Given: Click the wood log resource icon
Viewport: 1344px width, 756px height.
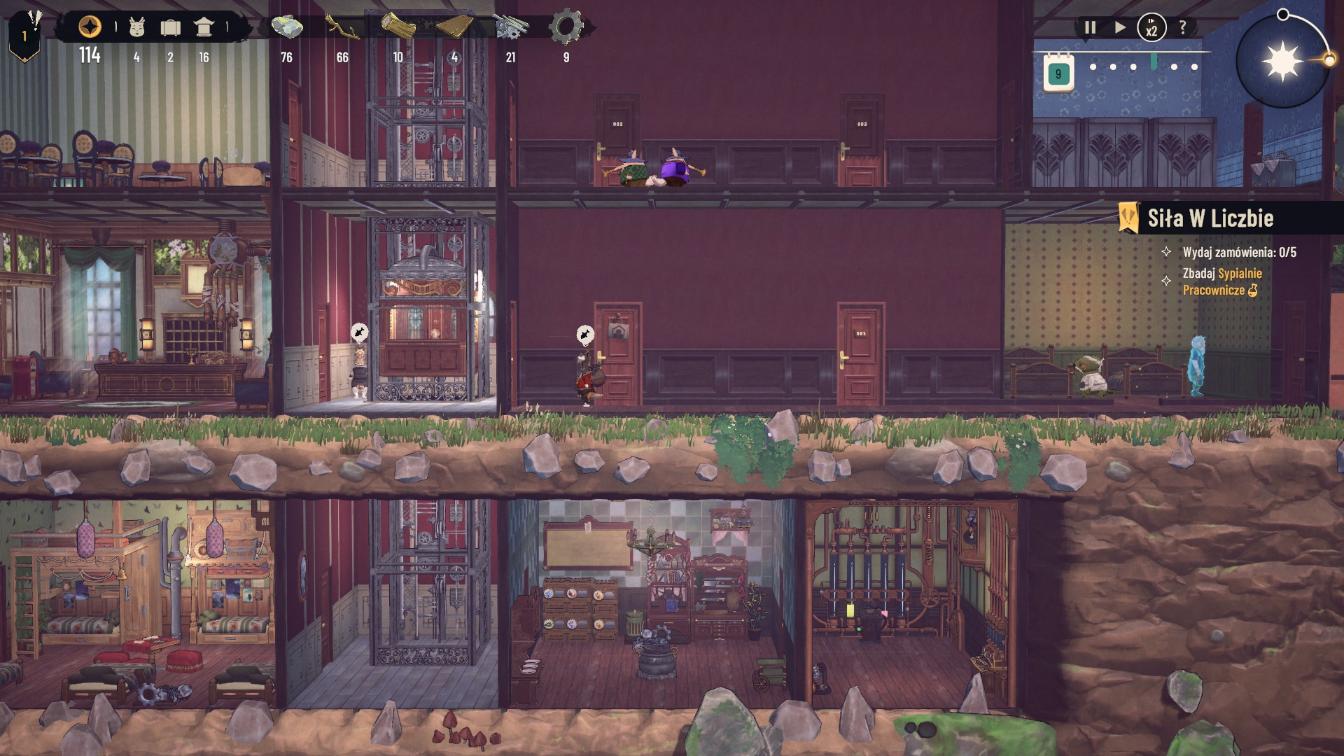Looking at the screenshot, I should tap(398, 27).
